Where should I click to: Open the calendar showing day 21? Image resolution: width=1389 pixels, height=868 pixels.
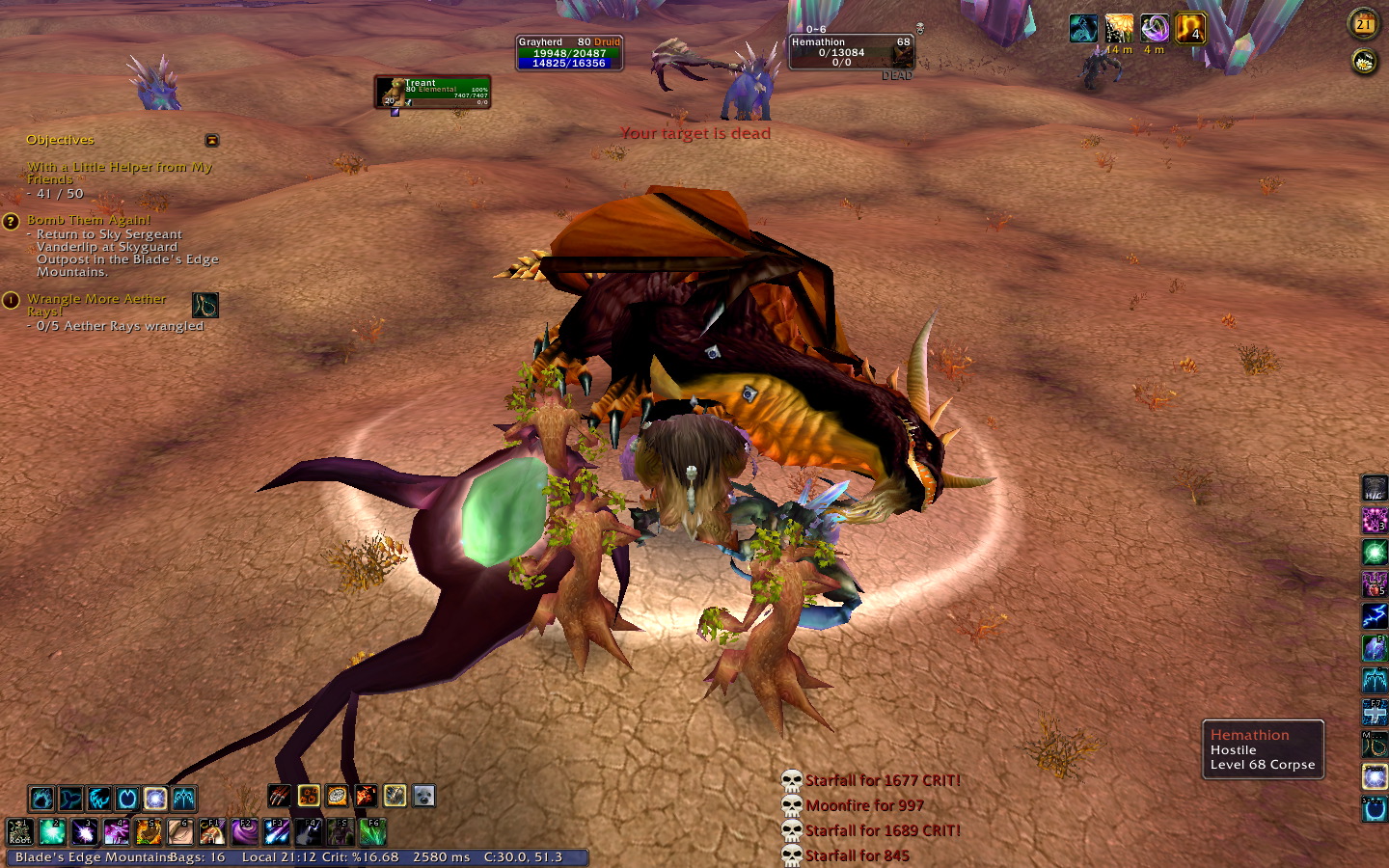[1363, 24]
